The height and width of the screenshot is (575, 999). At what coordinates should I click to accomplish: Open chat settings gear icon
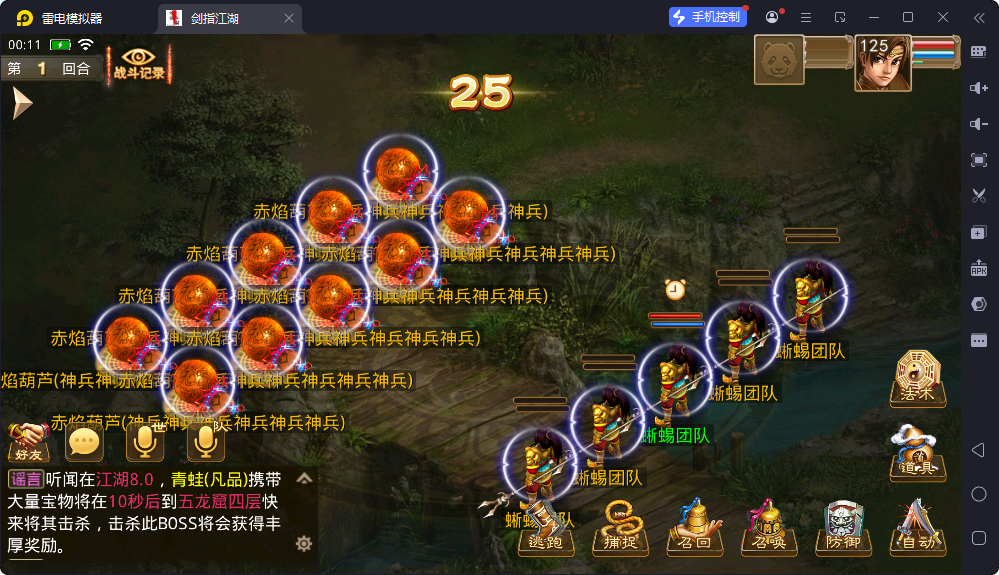pos(304,543)
